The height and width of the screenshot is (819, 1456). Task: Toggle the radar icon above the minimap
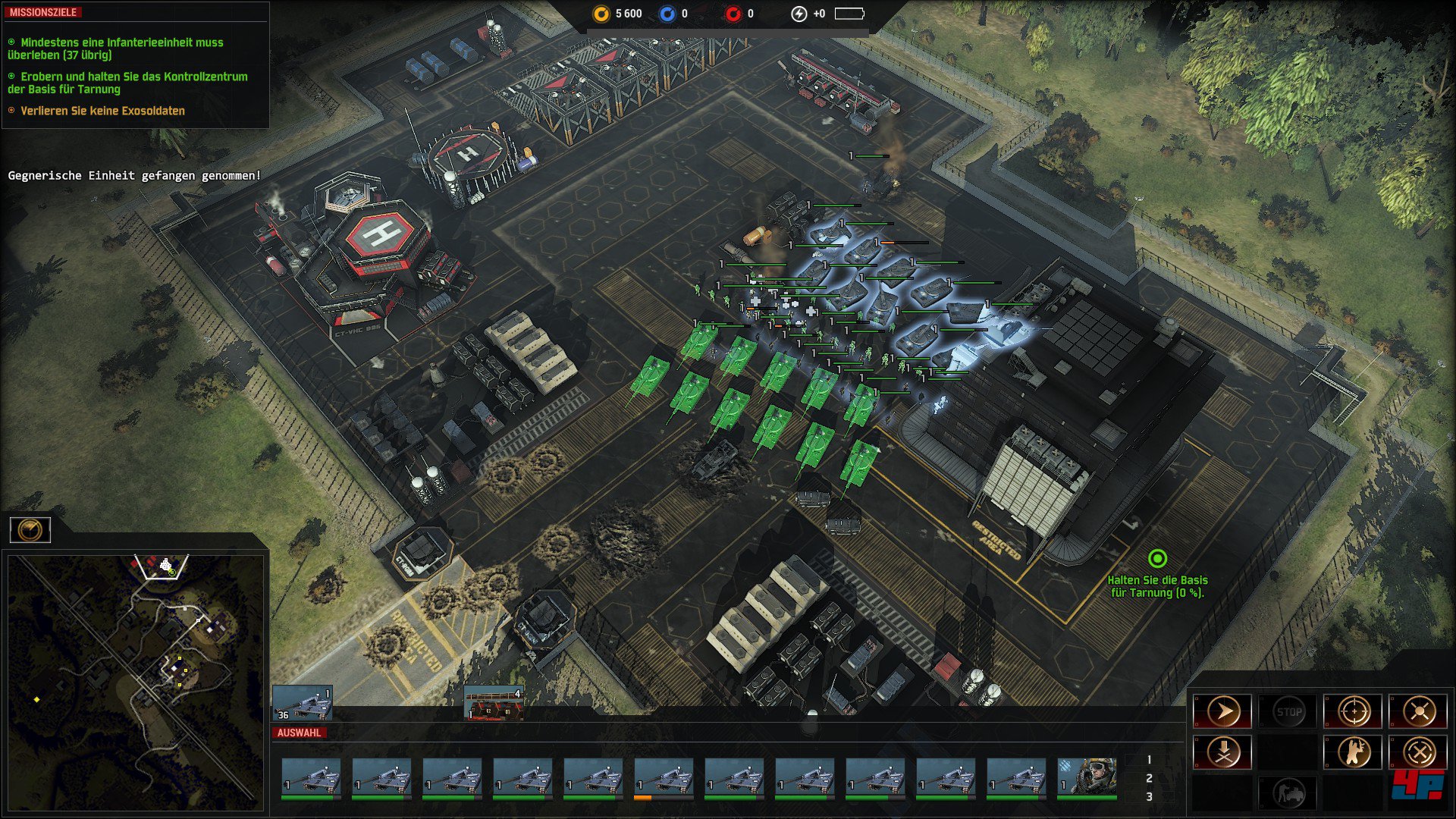30,529
